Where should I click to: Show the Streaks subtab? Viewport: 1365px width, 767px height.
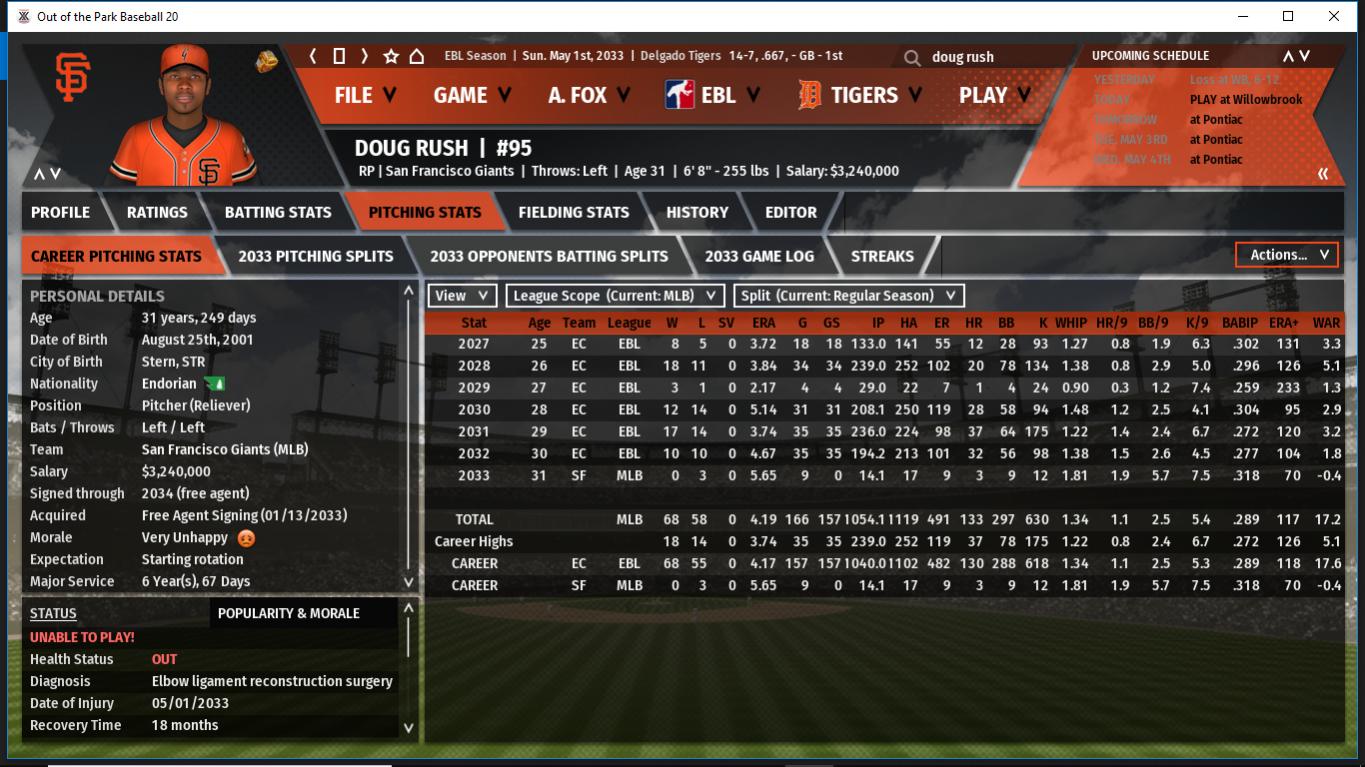click(x=882, y=256)
